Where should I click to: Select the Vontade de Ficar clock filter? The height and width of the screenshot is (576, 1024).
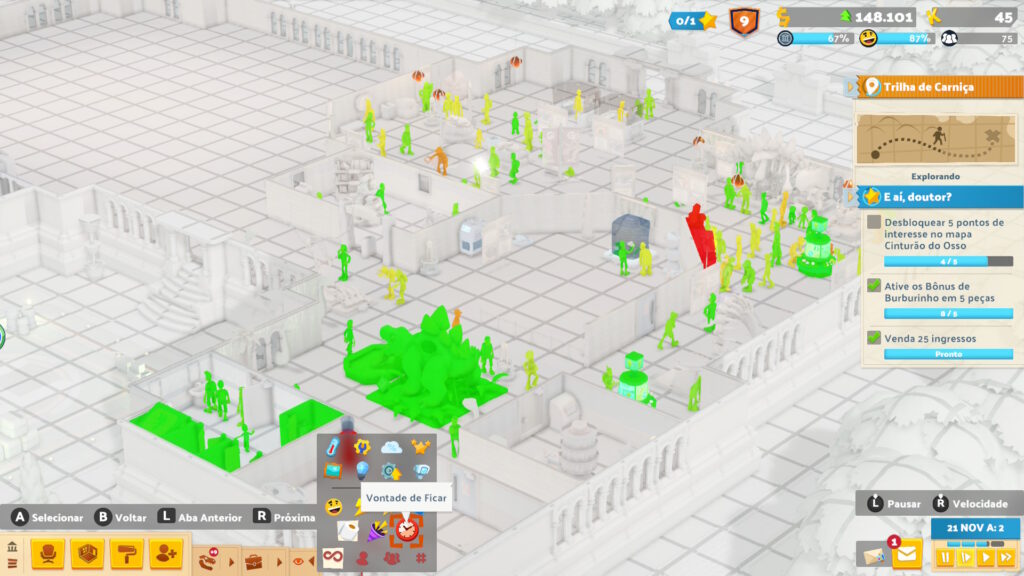(407, 529)
